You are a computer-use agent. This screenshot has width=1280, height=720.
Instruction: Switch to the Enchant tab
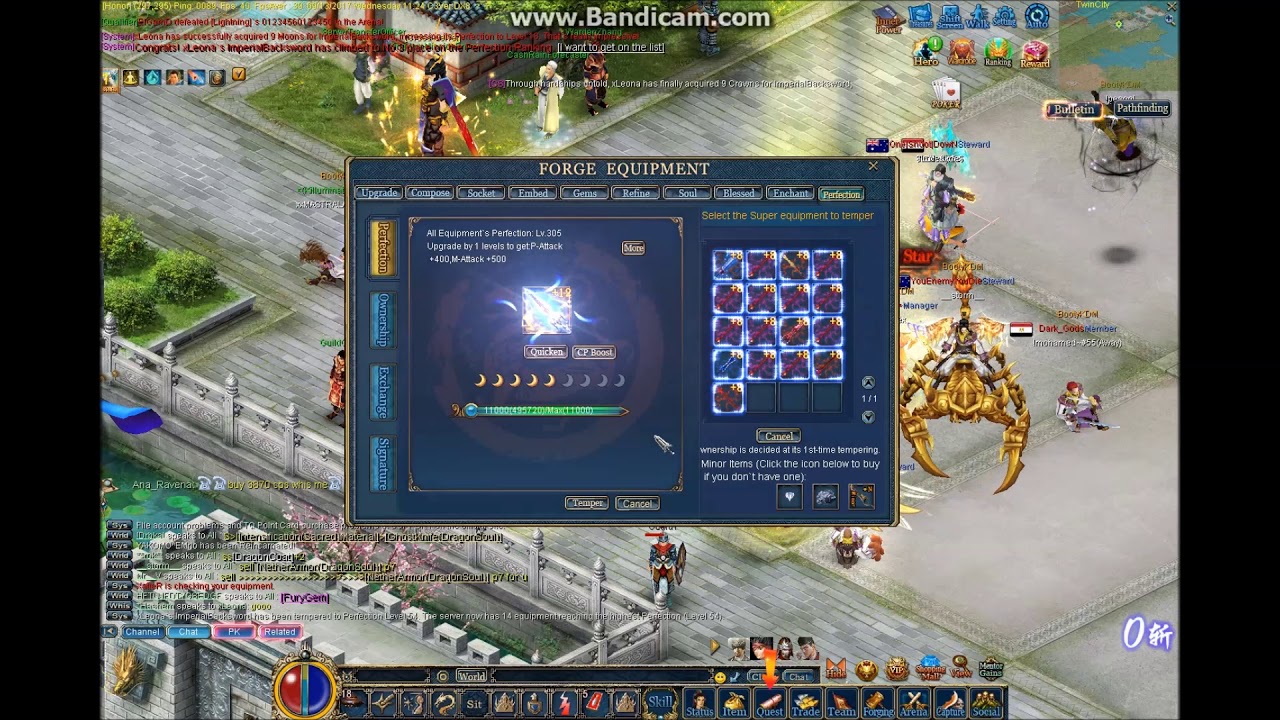point(790,193)
